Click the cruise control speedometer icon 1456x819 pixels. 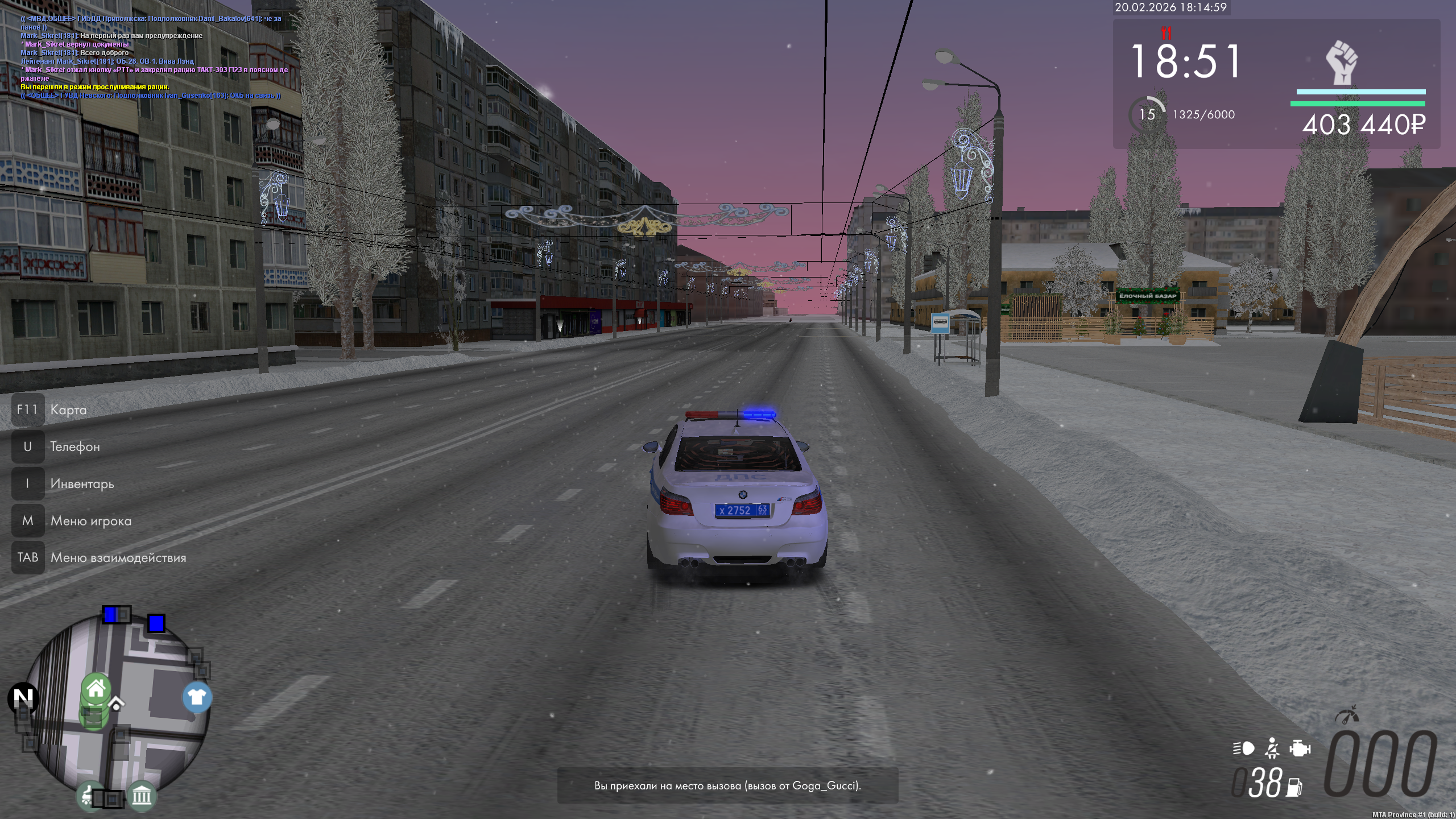coord(1347,715)
